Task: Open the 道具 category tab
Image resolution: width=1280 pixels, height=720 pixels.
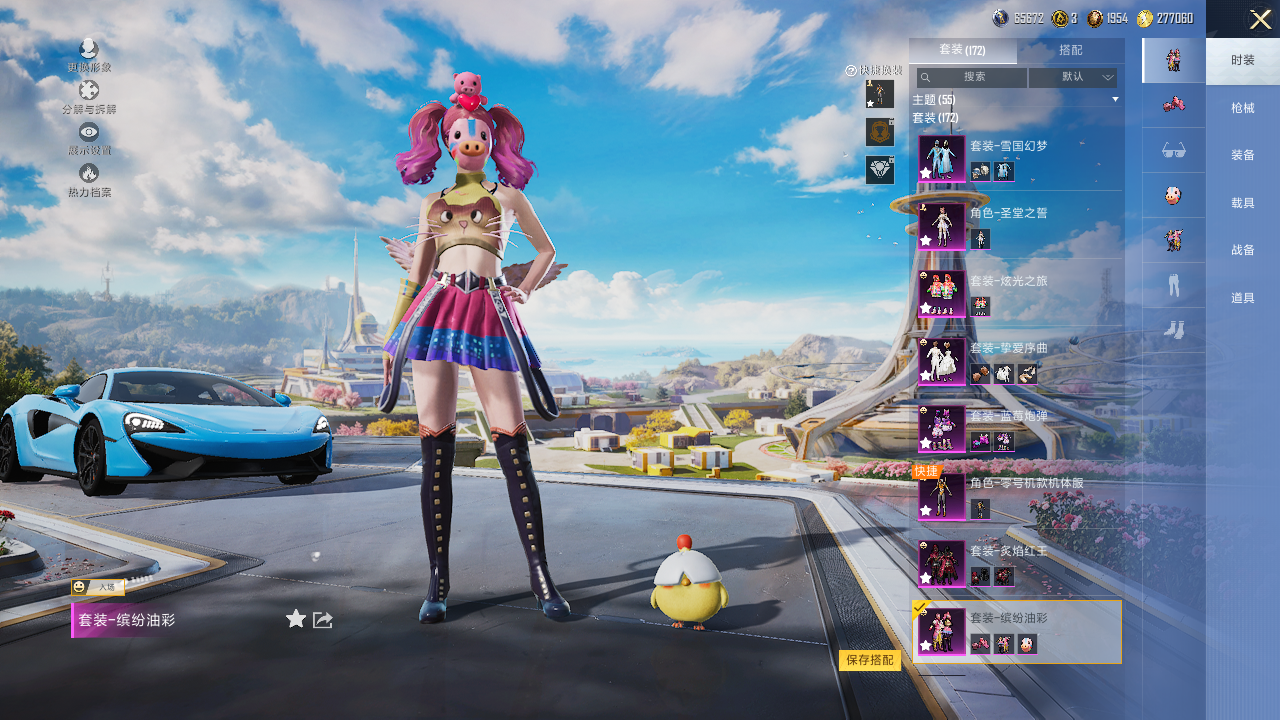Action: (1243, 298)
